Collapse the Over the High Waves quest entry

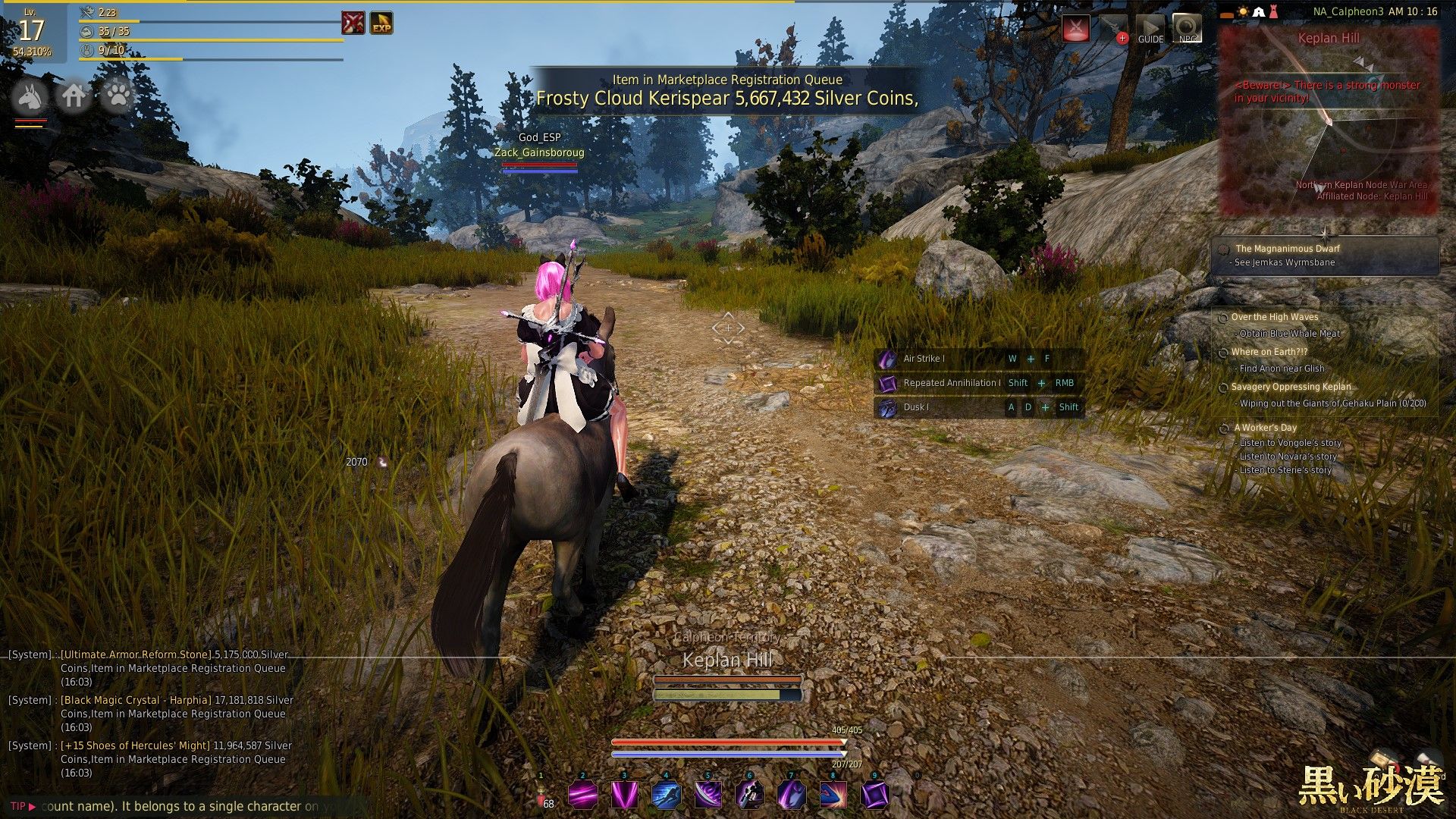1222,317
